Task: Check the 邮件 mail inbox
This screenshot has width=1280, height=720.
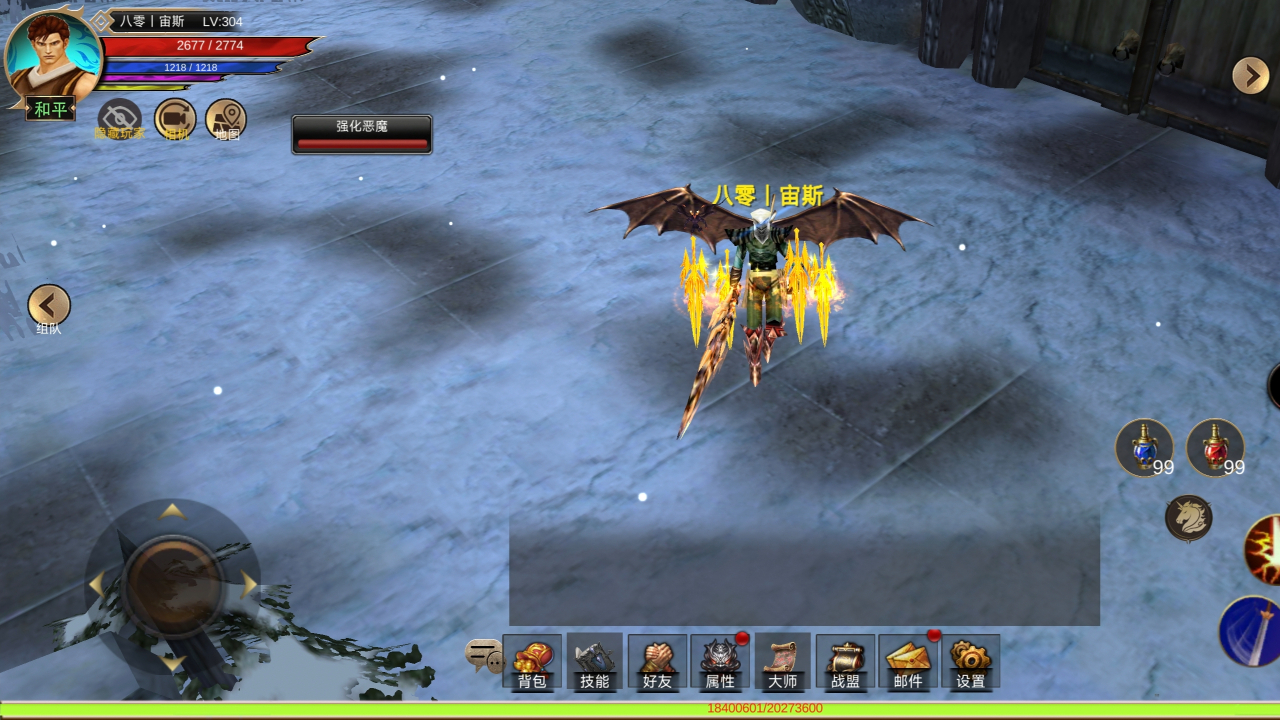Action: click(x=908, y=662)
